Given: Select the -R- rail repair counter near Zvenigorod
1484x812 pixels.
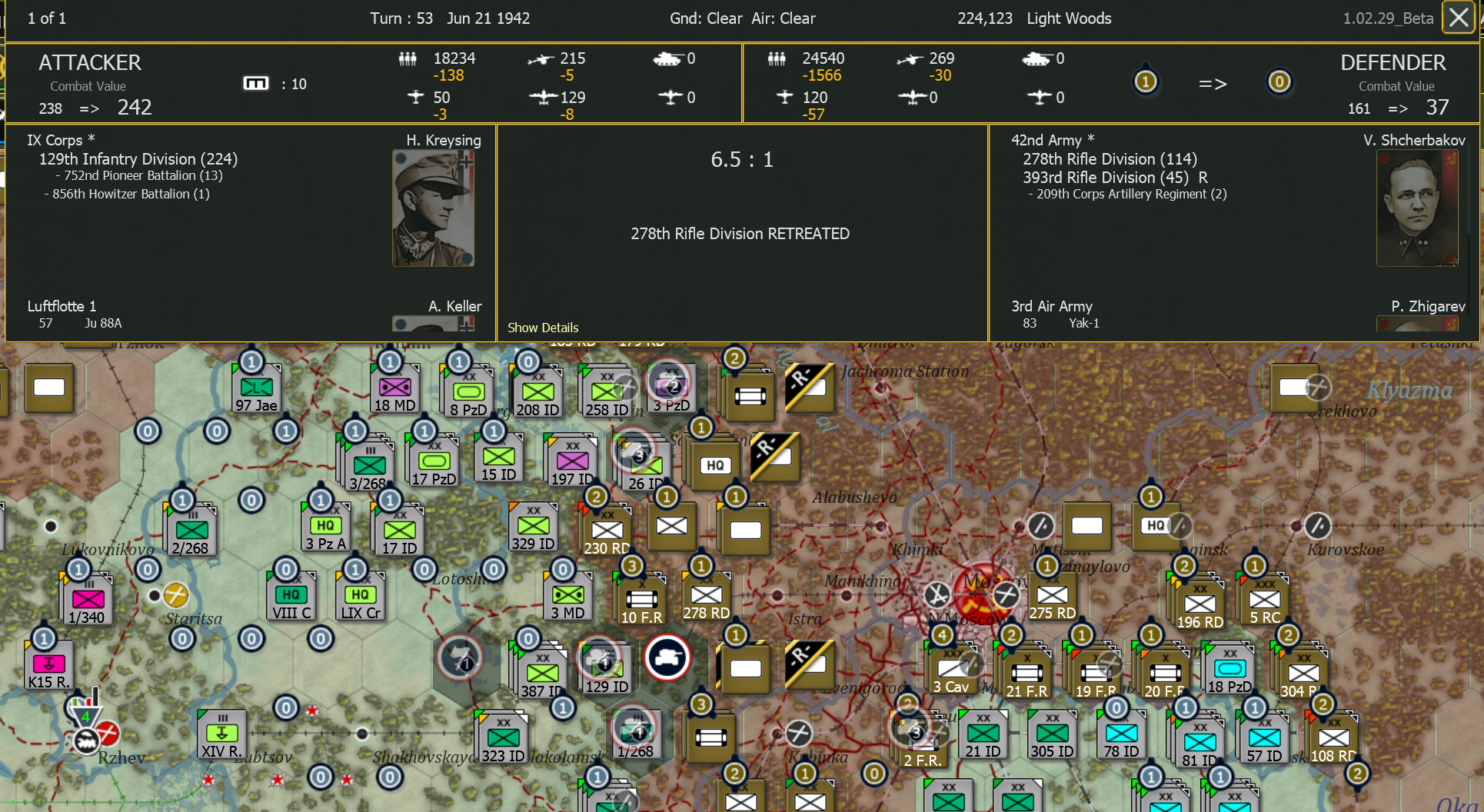Looking at the screenshot, I should tap(810, 666).
